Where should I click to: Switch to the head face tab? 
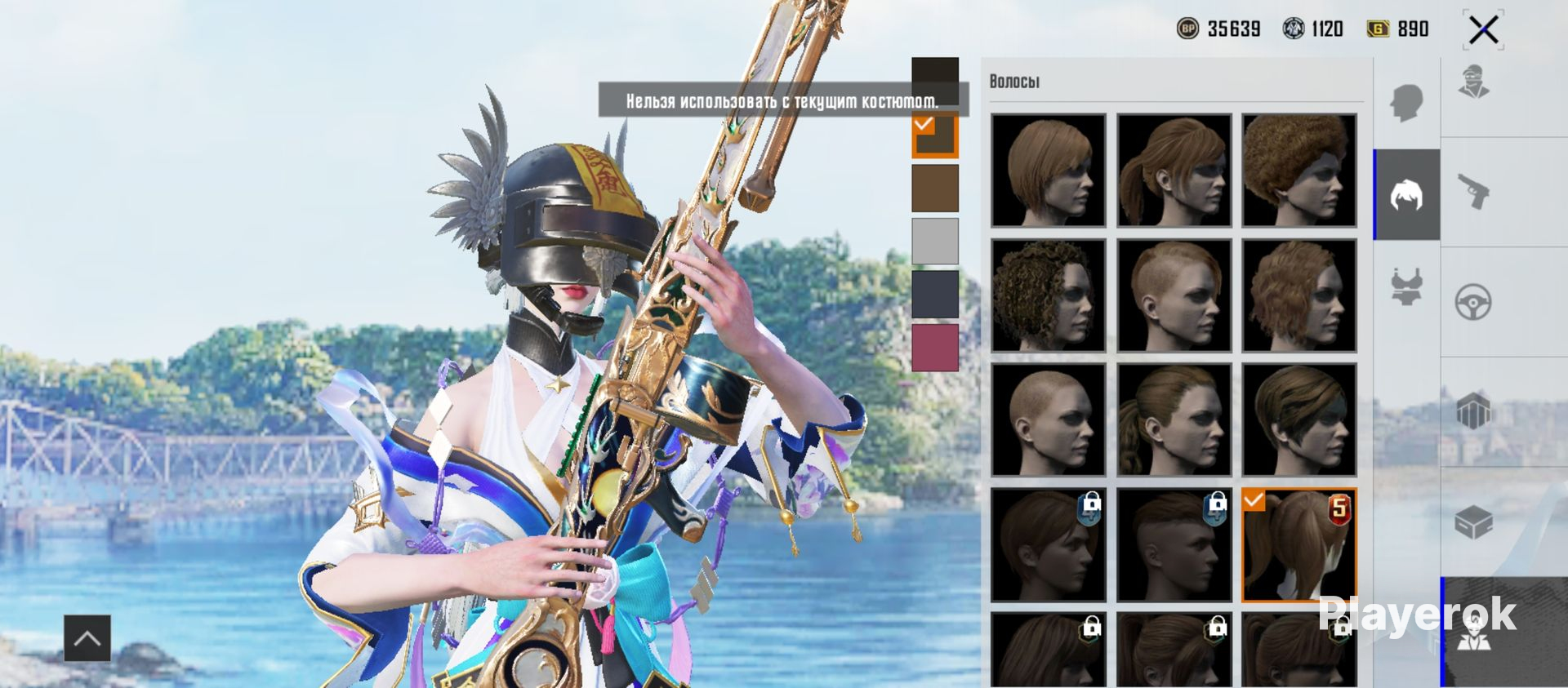pos(1406,103)
